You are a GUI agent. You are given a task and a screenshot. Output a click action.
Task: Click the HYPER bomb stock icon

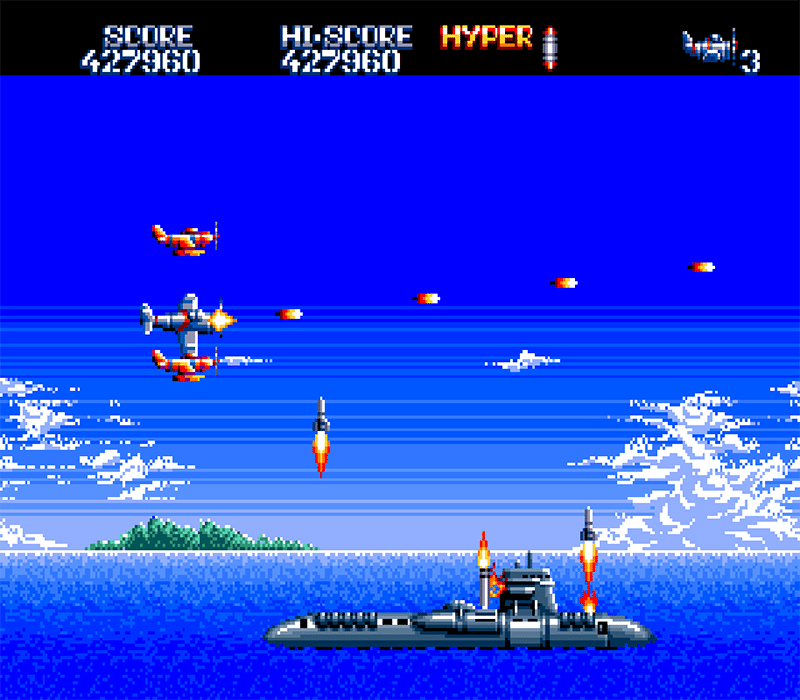coord(549,46)
